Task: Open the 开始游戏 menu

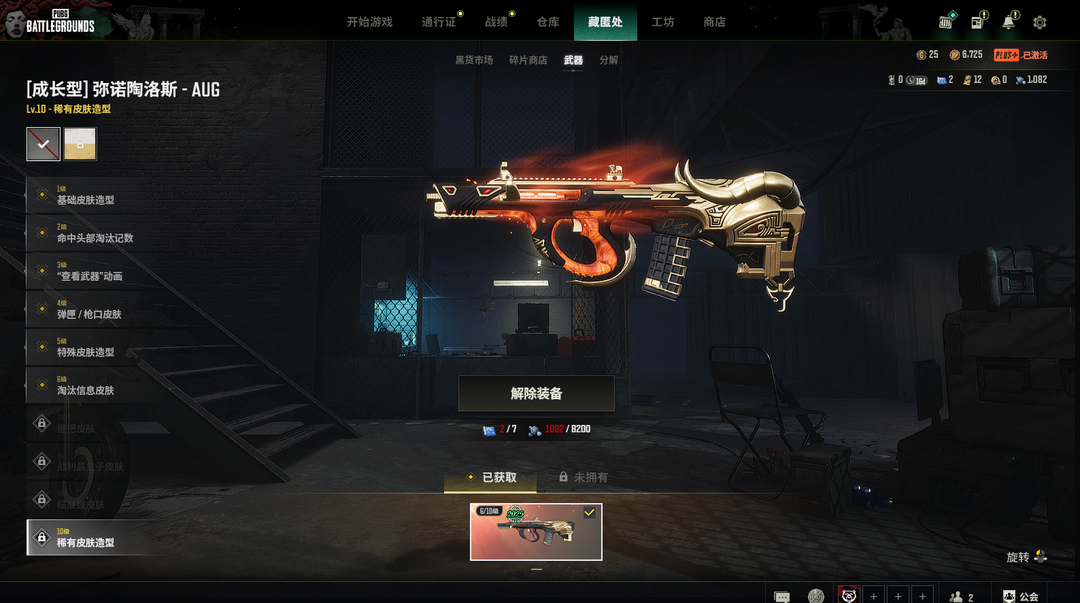Action: tap(369, 22)
